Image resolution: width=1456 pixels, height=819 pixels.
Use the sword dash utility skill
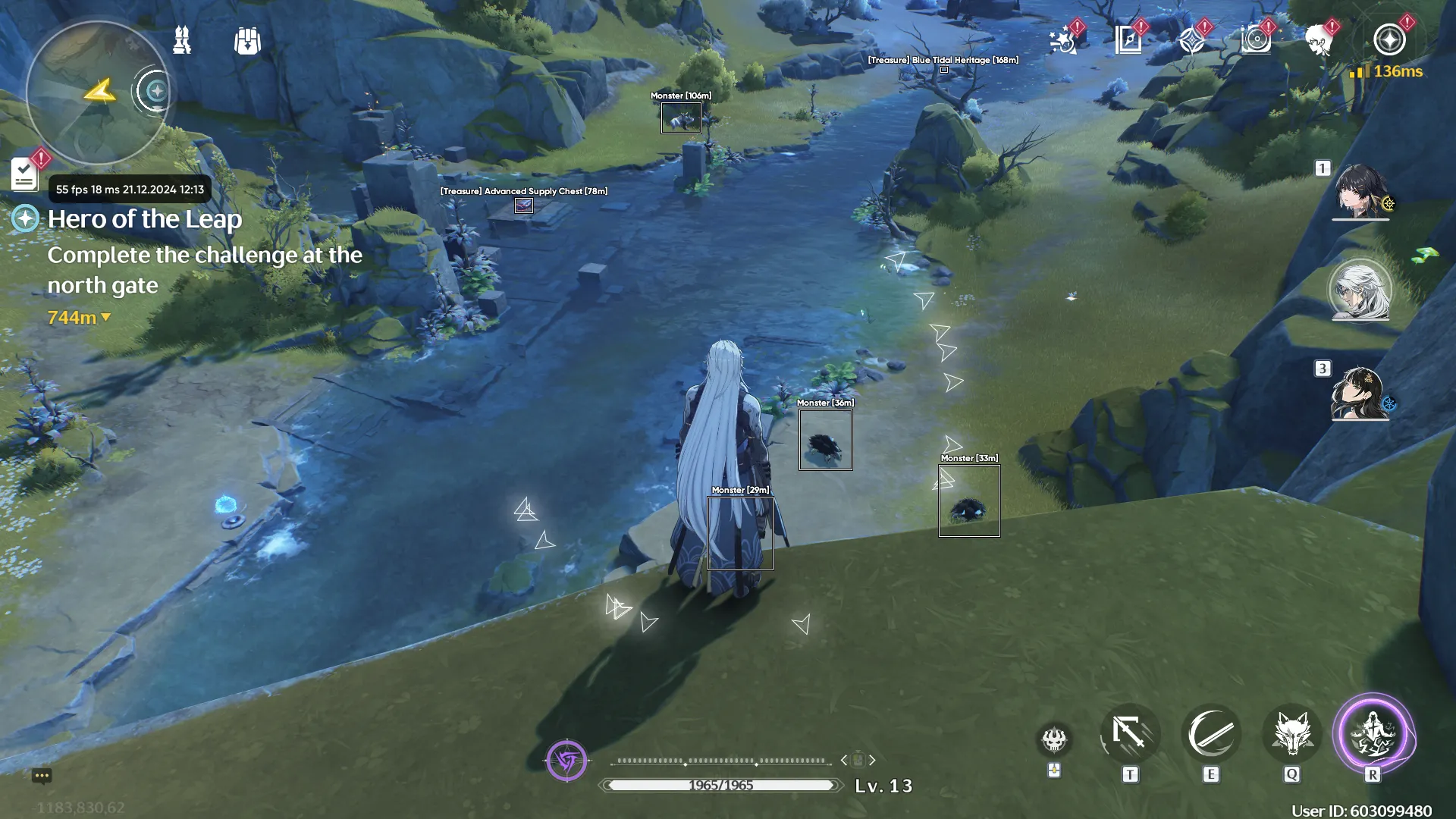1130,734
